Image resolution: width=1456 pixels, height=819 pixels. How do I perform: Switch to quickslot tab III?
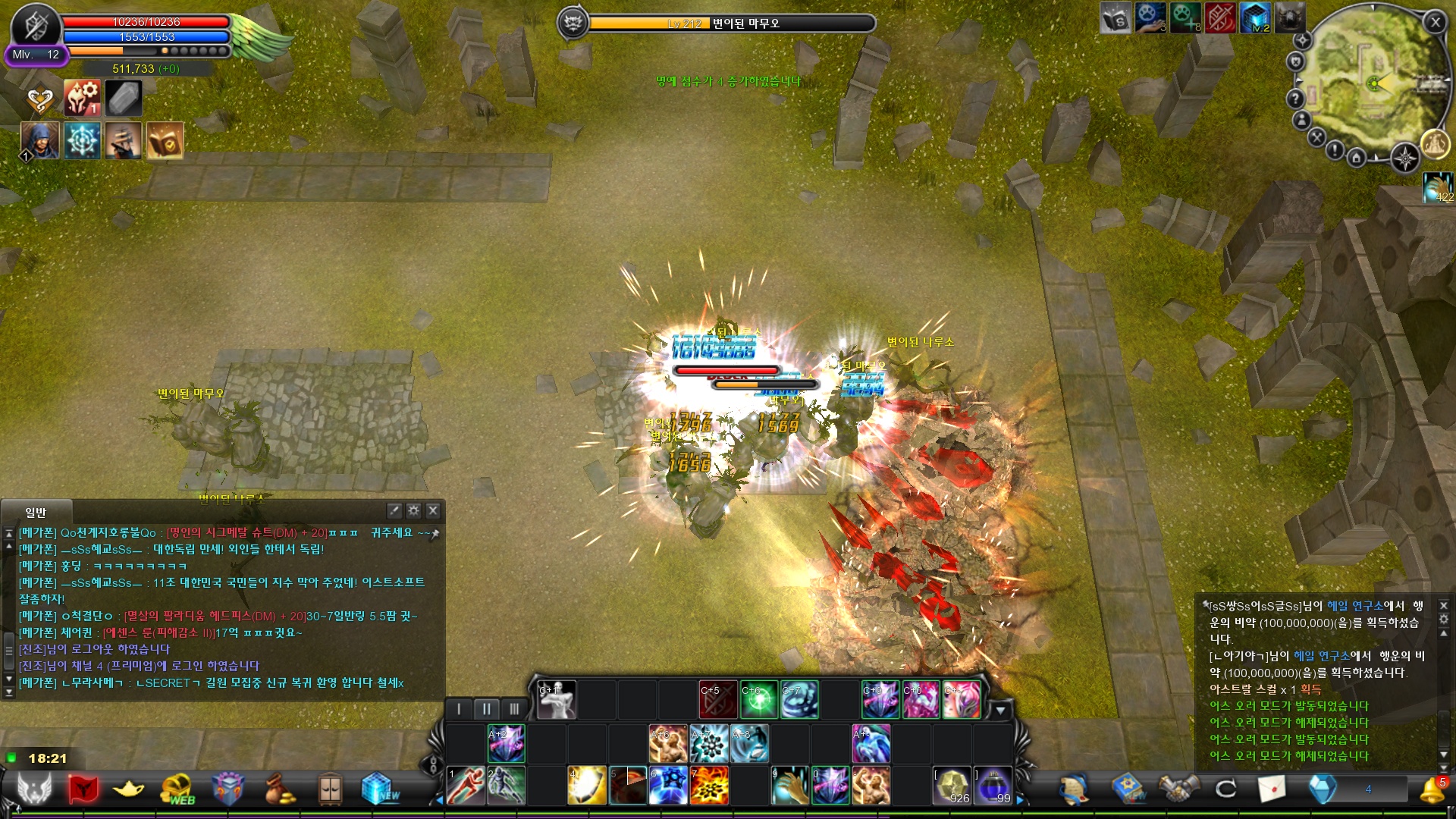click(515, 709)
